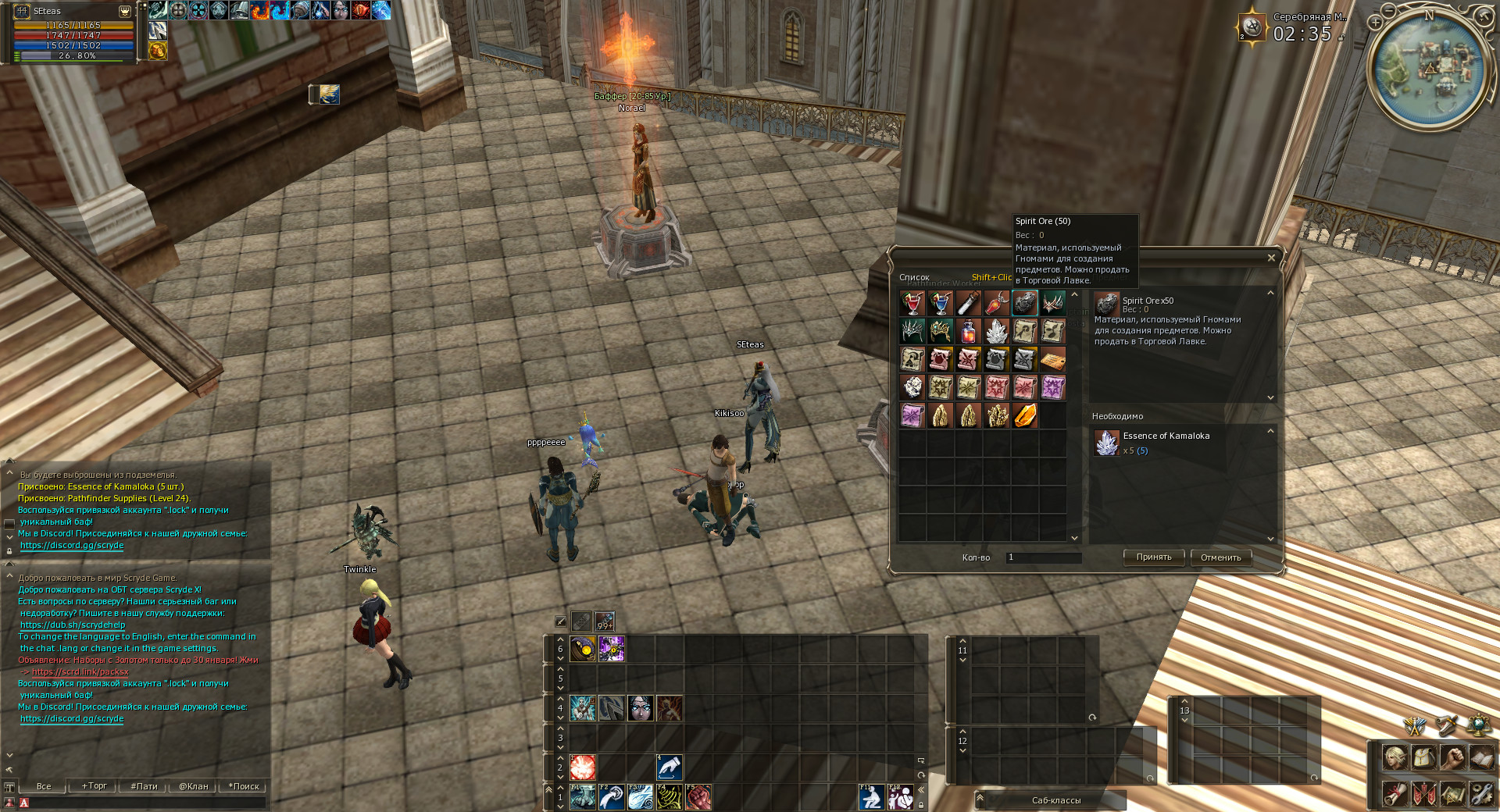1500x812 pixels.
Task: Open the circular minimap
Action: pos(1430,66)
